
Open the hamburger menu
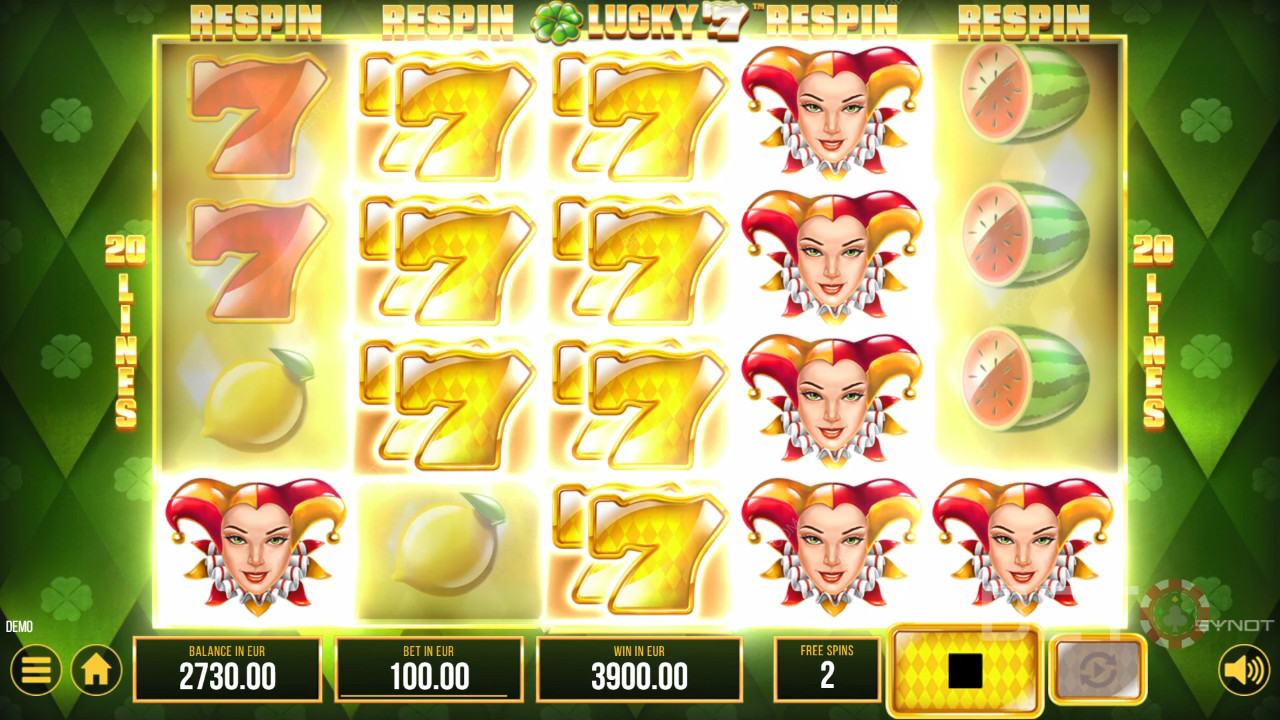pyautogui.click(x=36, y=670)
